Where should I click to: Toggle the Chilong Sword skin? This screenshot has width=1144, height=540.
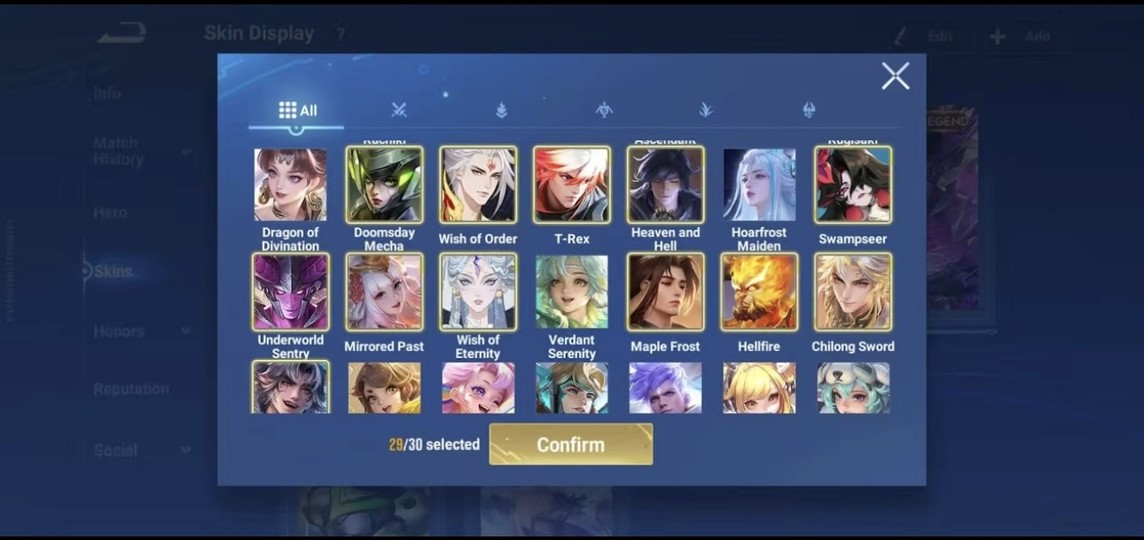pyautogui.click(x=853, y=292)
